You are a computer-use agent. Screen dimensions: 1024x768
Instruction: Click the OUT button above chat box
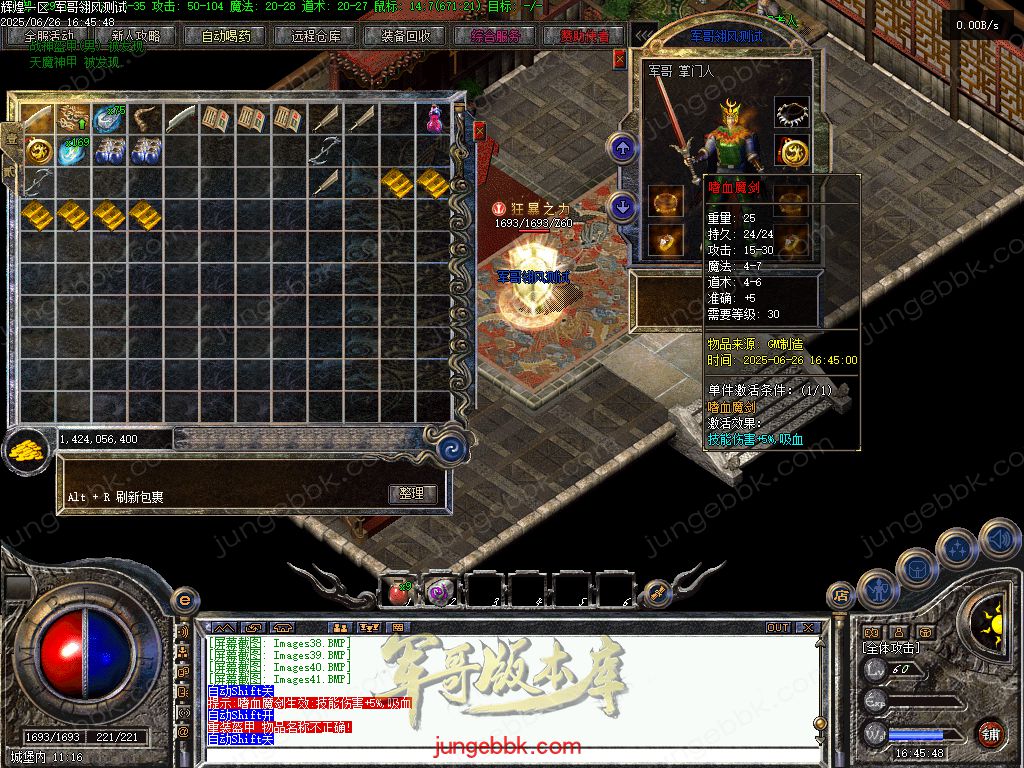[x=778, y=628]
